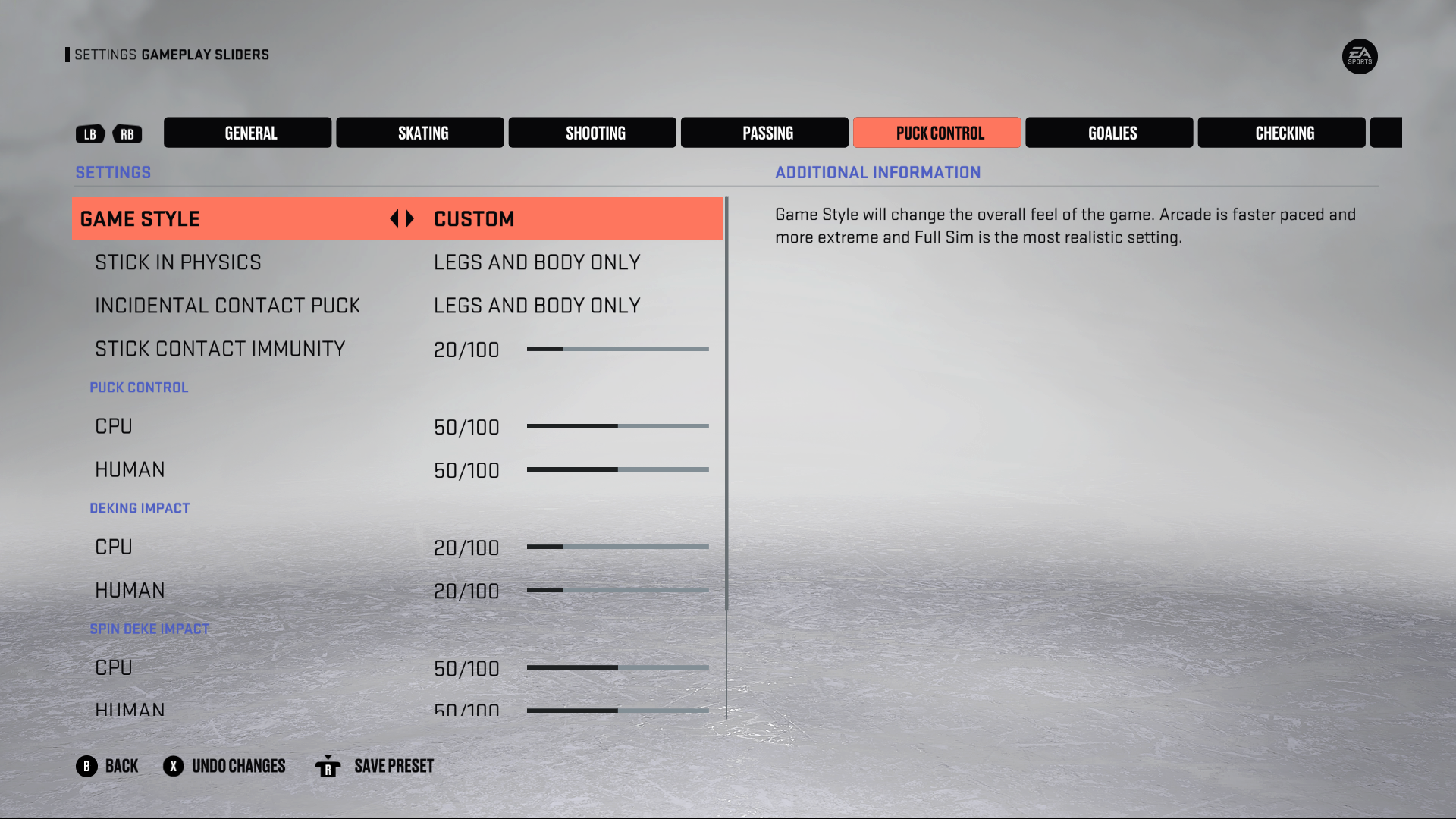Select the Stick In Physics row
Image resolution: width=1456 pixels, height=819 pixels.
pos(398,262)
